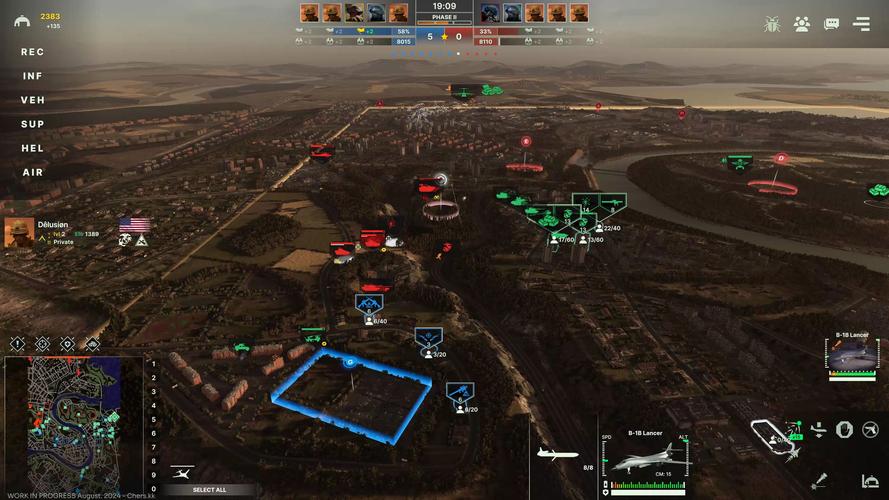Activate the stop hand order icon
This screenshot has width=889, height=500.
pyautogui.click(x=844, y=429)
